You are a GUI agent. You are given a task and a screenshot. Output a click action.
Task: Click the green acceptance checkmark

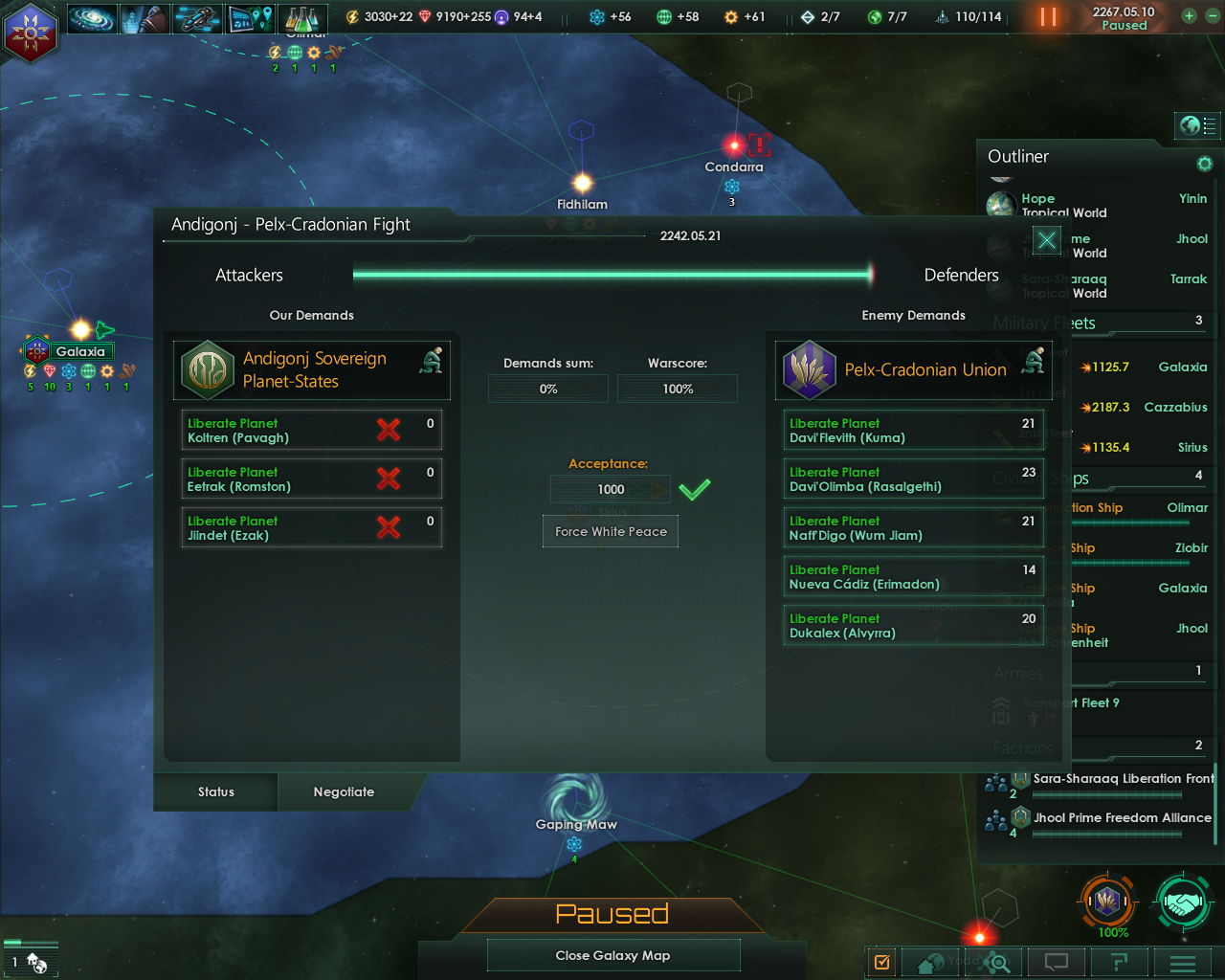696,490
